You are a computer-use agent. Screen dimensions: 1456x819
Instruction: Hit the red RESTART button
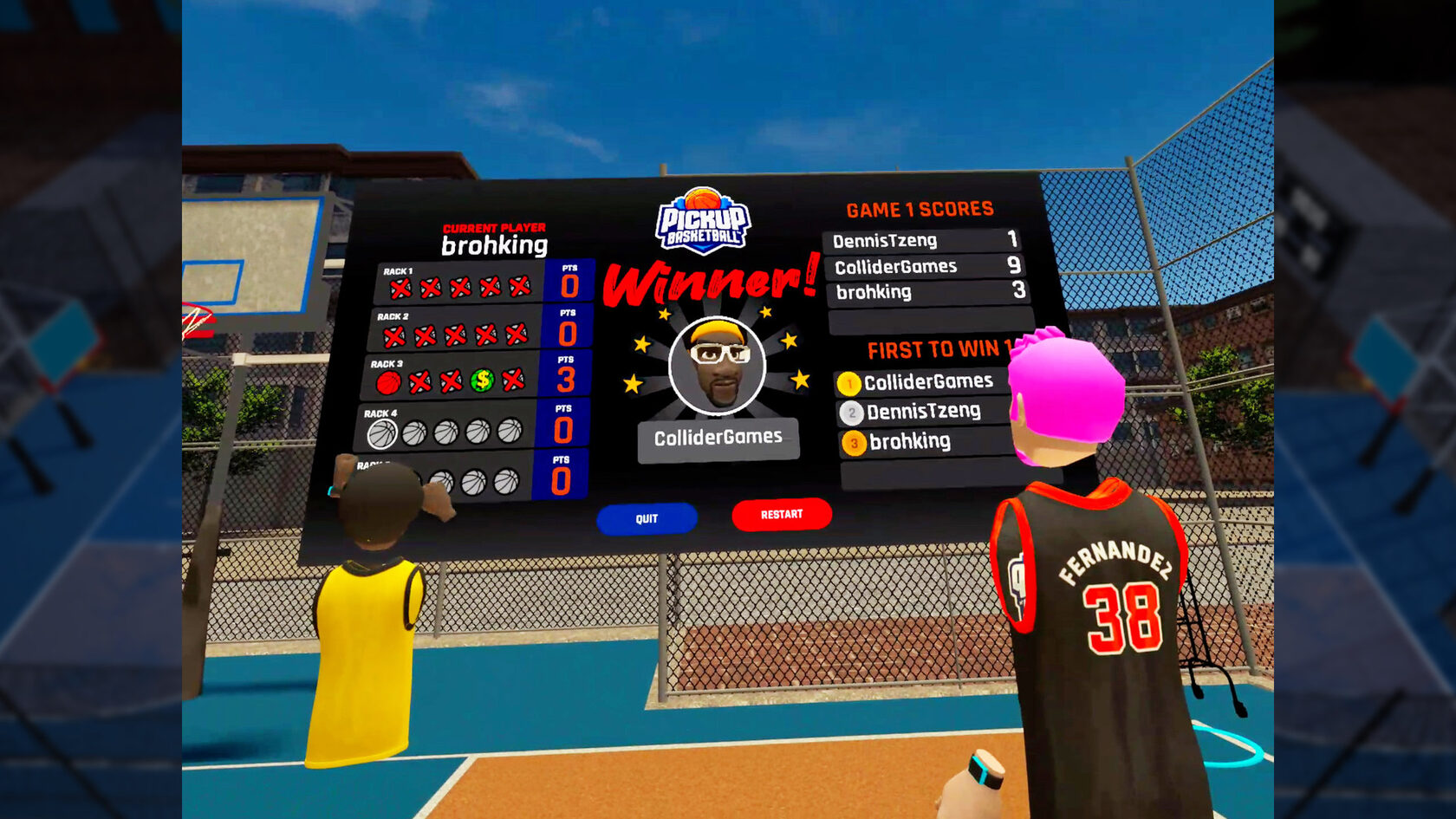[782, 514]
